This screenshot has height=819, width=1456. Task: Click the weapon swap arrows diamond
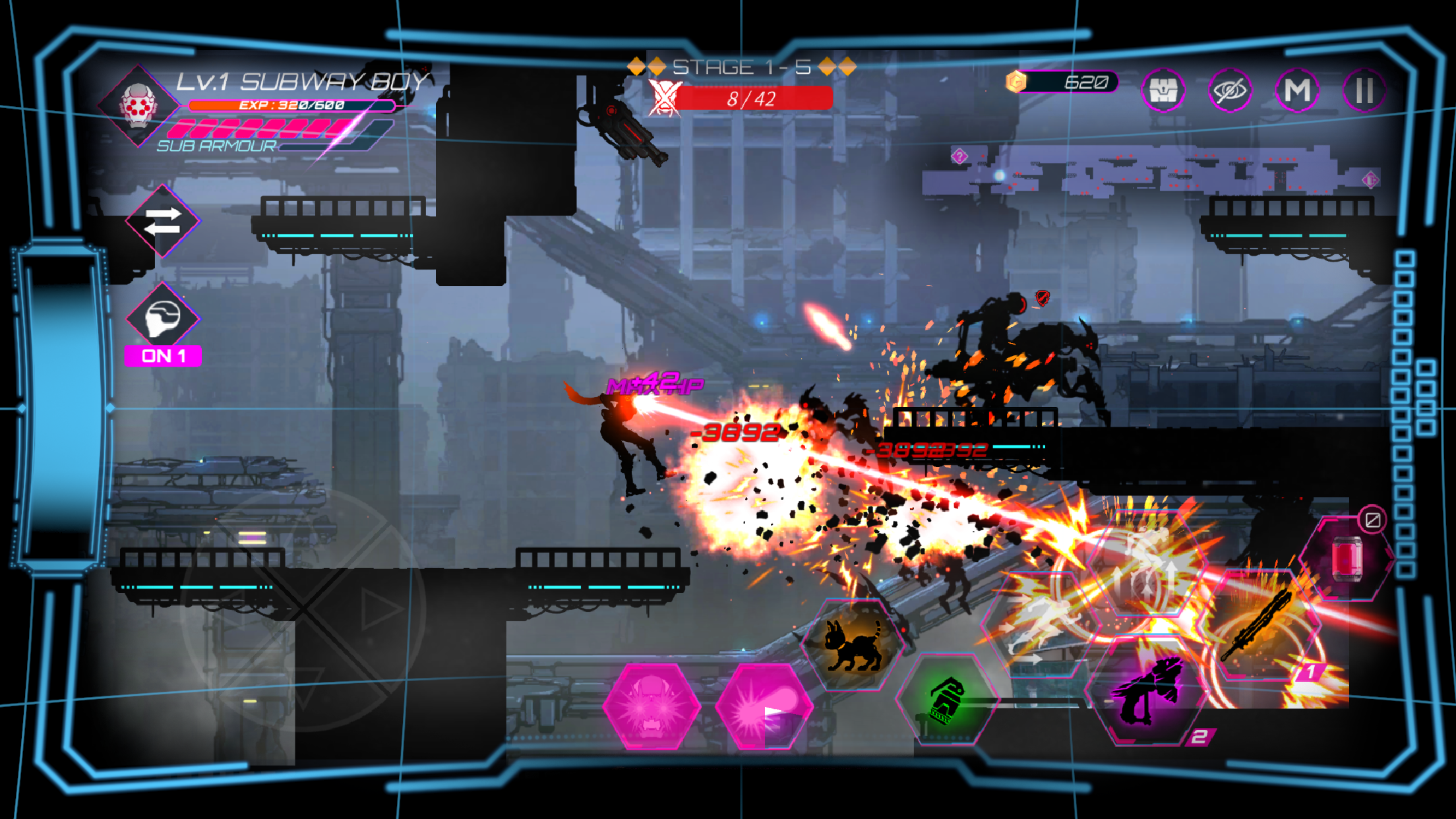[x=162, y=221]
